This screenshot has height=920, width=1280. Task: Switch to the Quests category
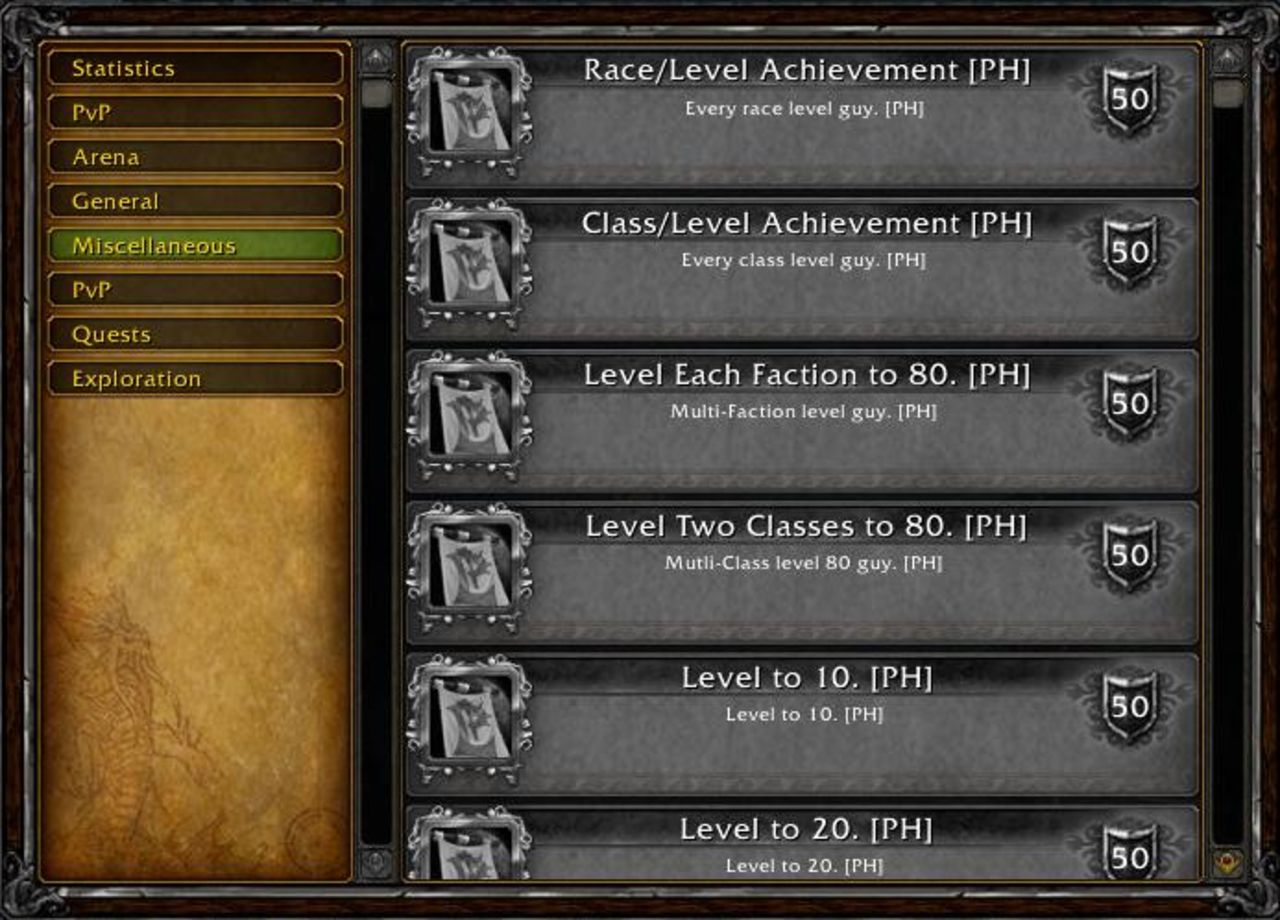click(195, 333)
